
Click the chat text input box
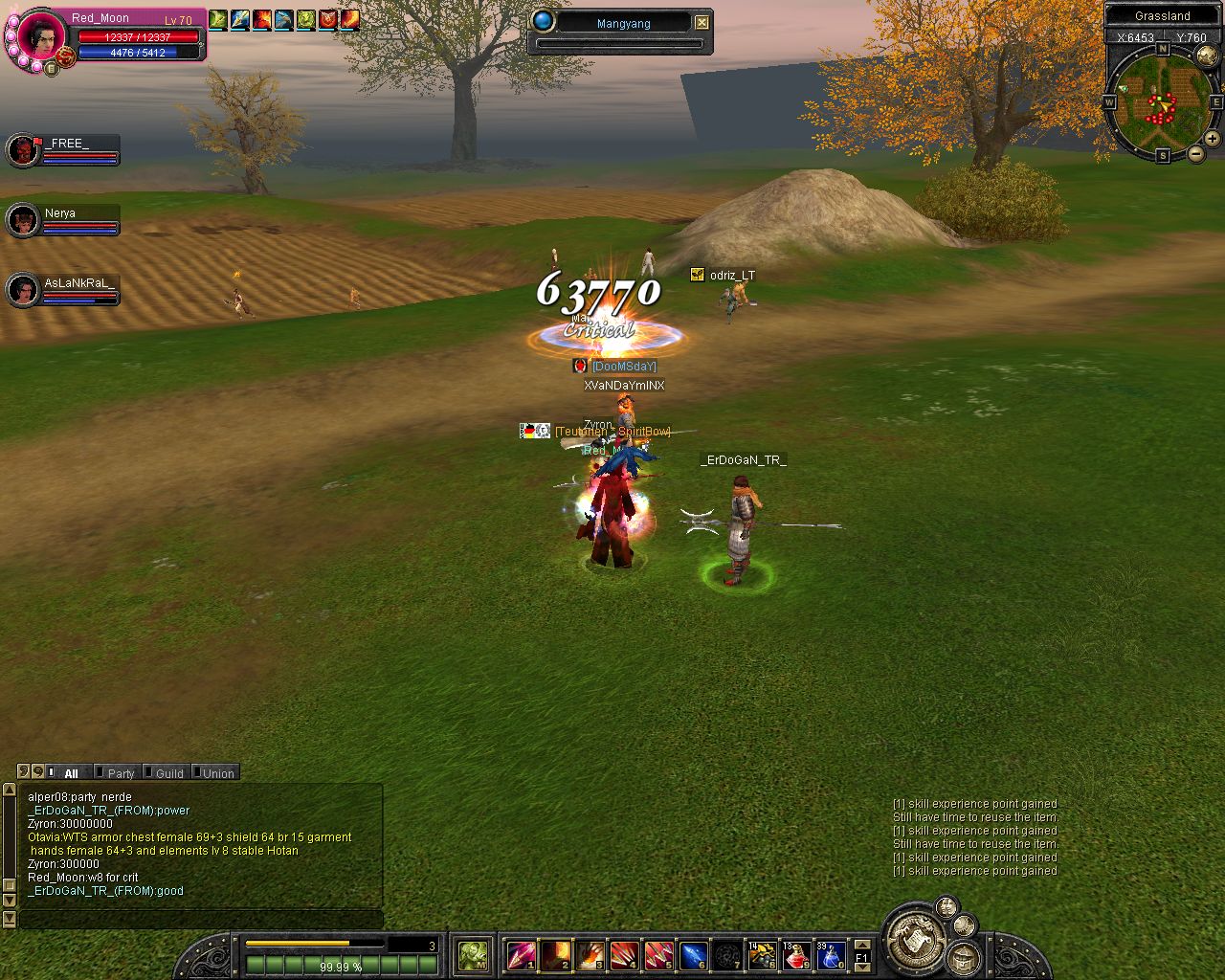pos(201,920)
